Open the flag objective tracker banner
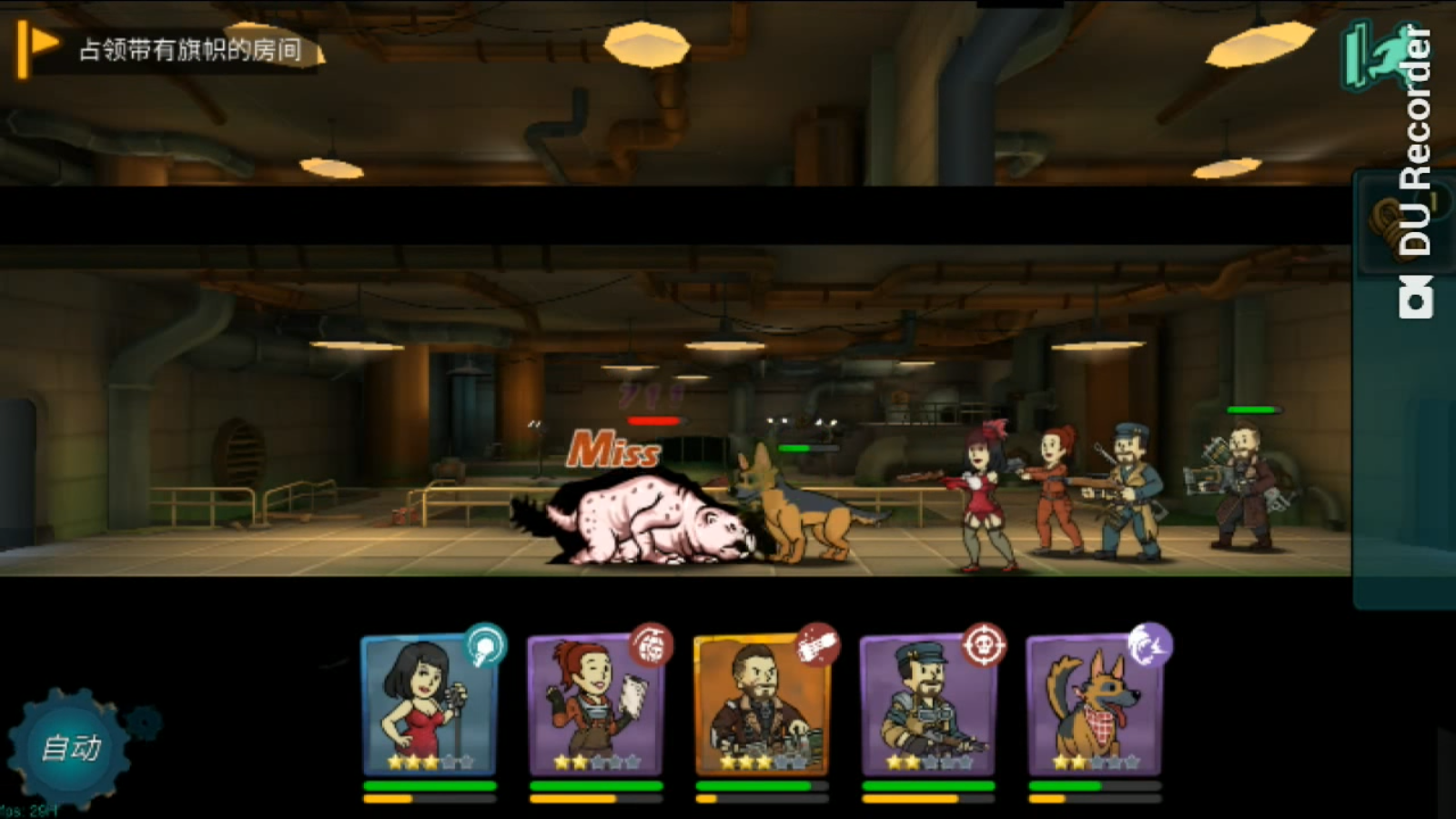 tap(168, 49)
